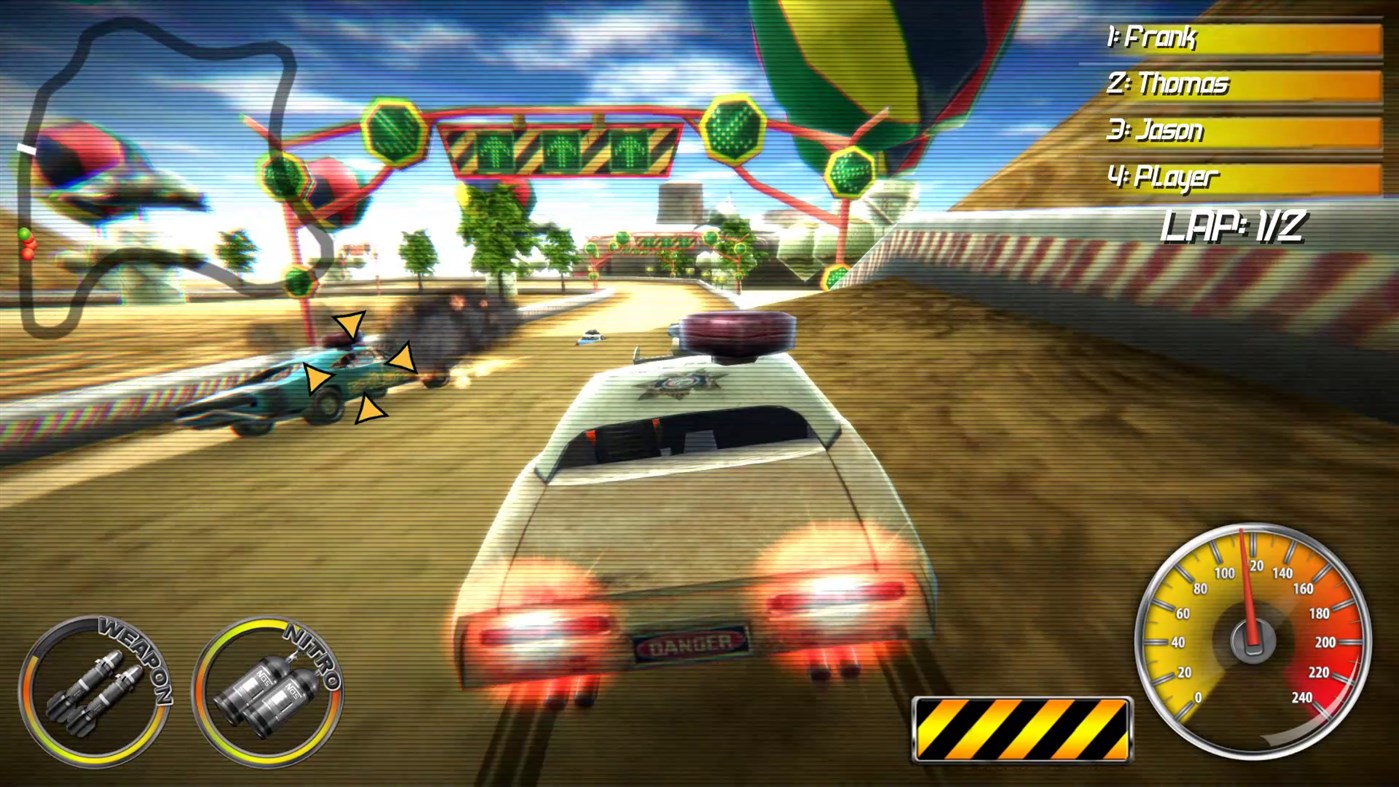Select the 4: Player leaderboard entry

[1240, 179]
